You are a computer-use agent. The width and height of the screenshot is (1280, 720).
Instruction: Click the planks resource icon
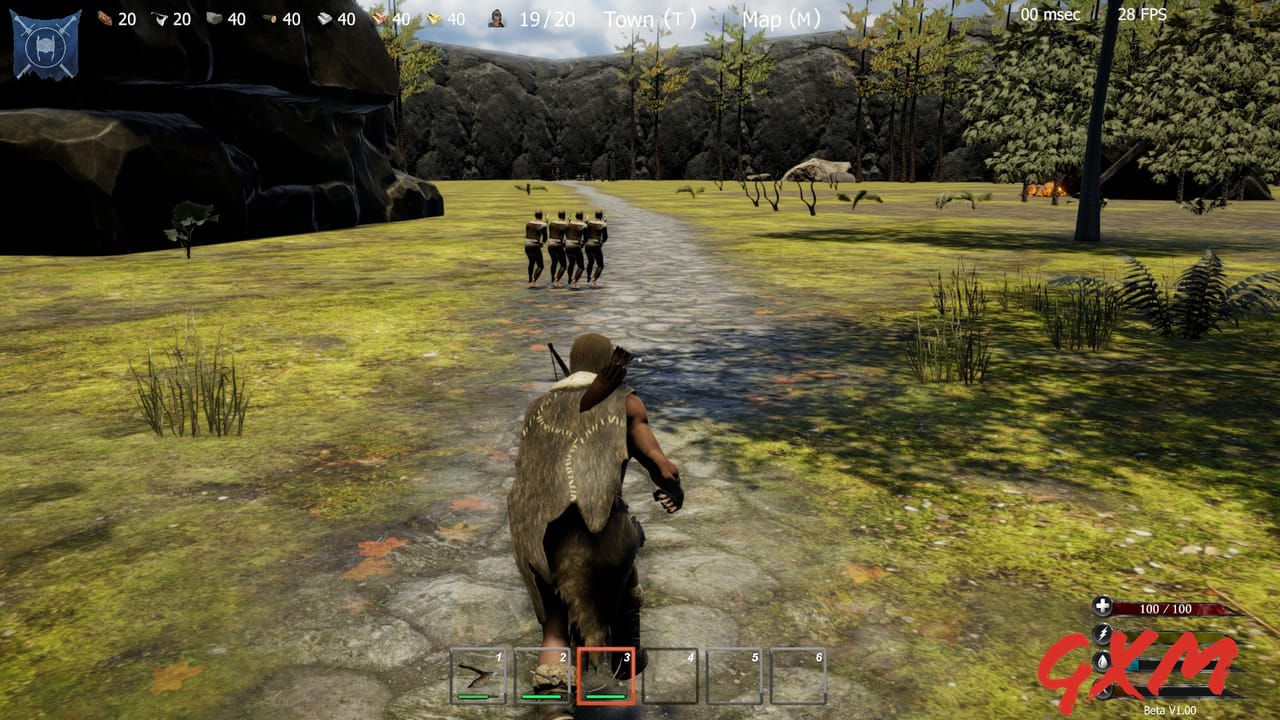pos(380,18)
